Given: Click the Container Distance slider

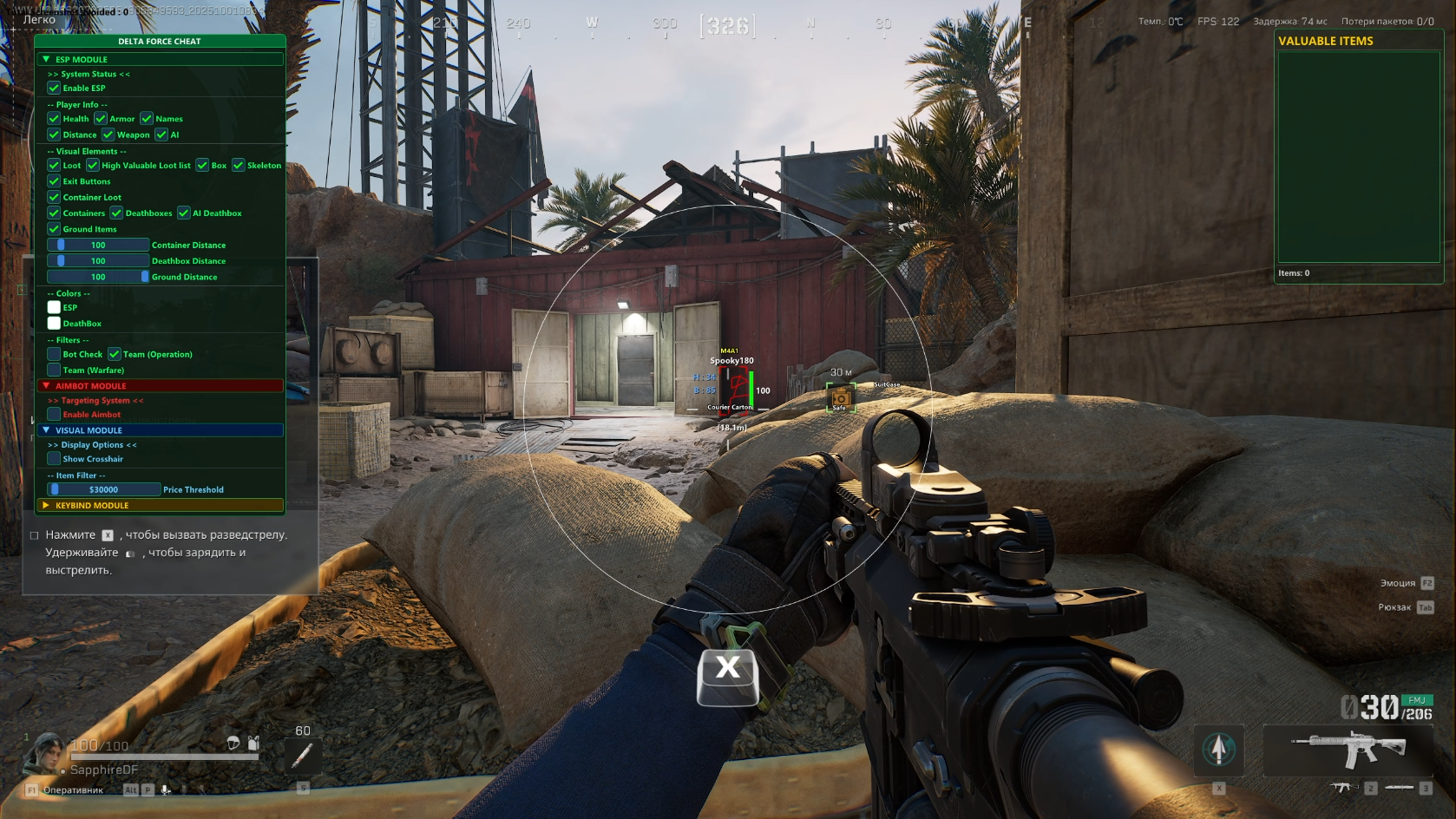Looking at the screenshot, I should pos(98,246).
